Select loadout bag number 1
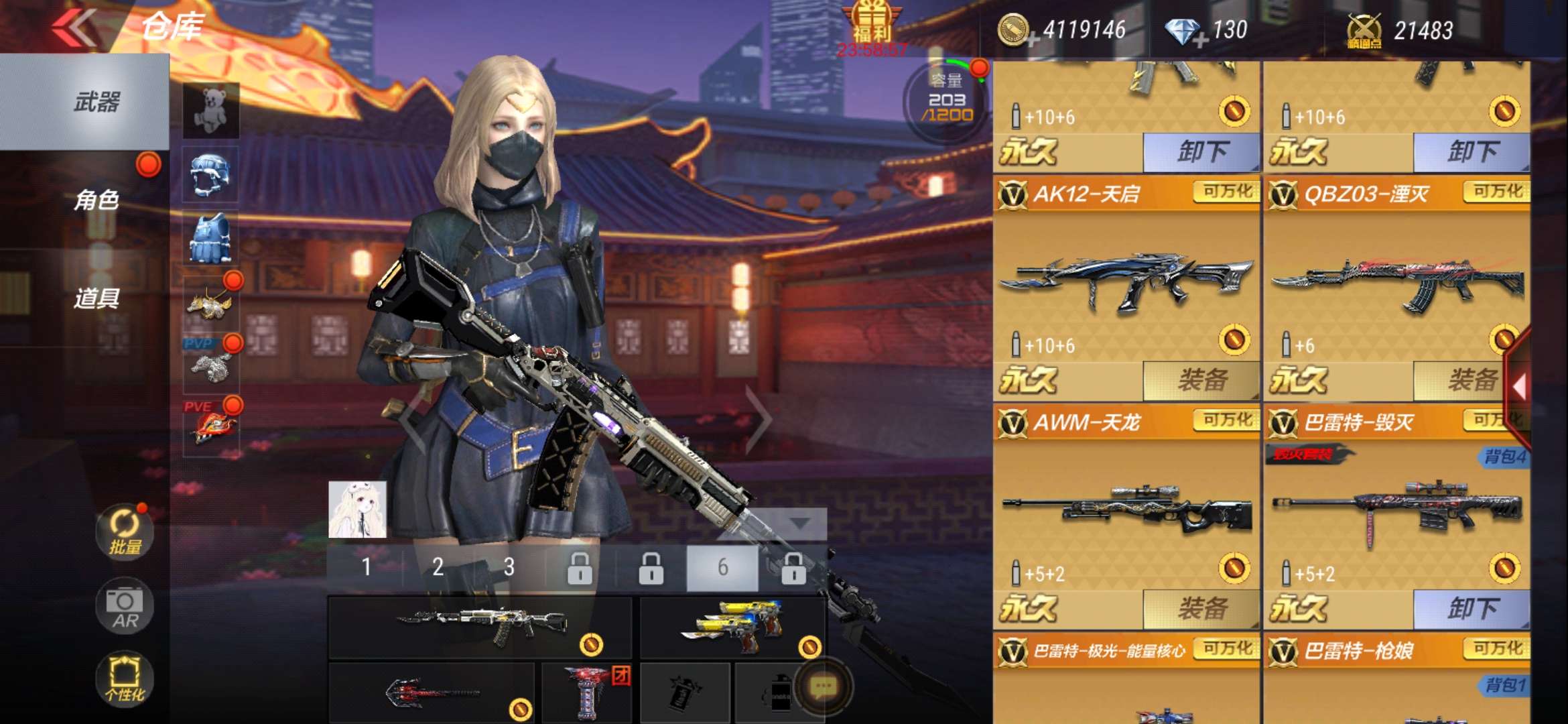The image size is (1568, 724). click(x=366, y=567)
